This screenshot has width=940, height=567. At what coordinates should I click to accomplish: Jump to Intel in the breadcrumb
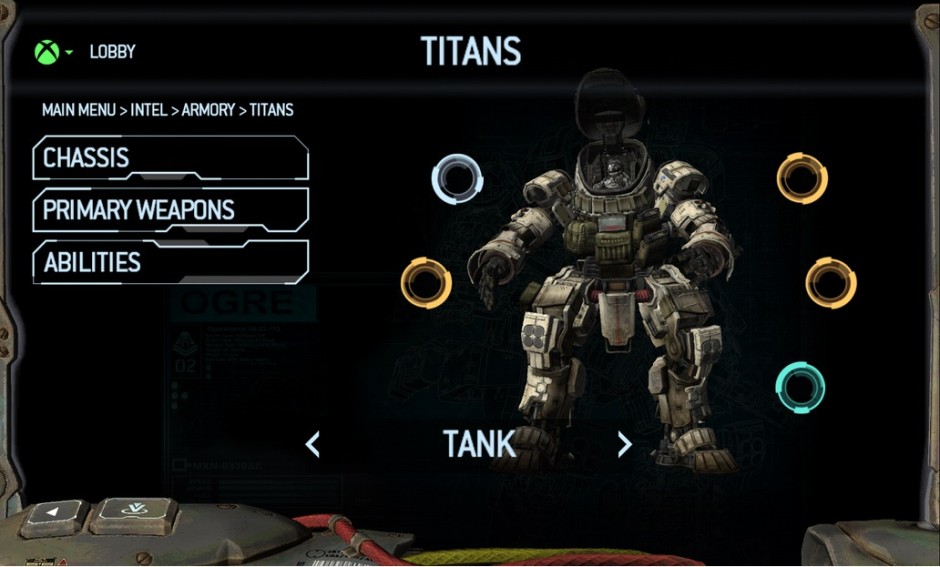click(149, 110)
